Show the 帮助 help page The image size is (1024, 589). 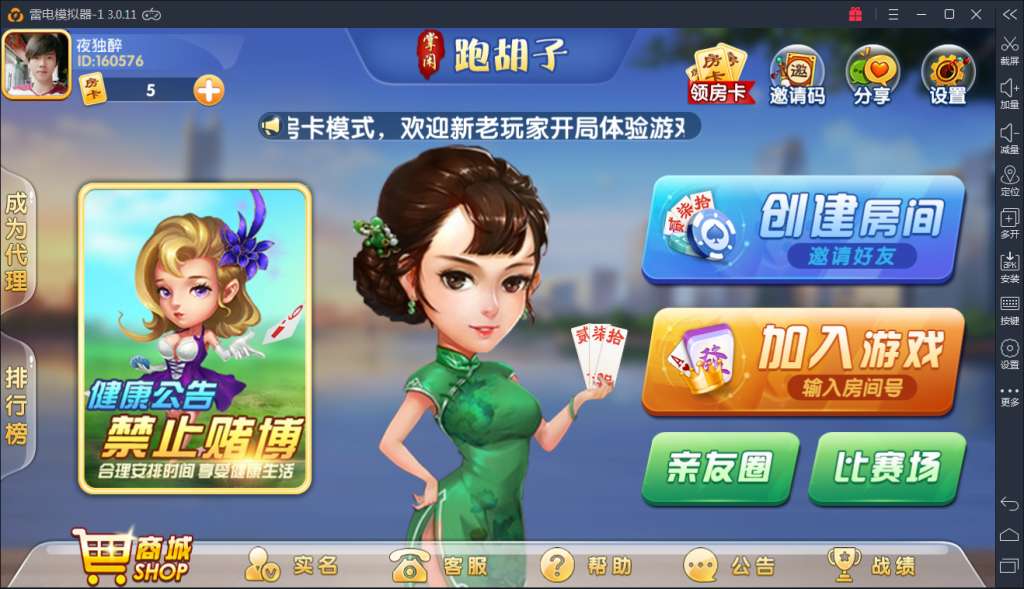586,565
